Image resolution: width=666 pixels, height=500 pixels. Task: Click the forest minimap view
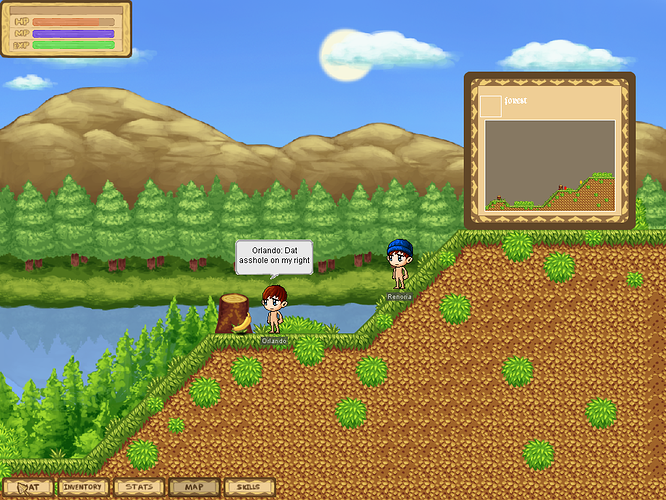[x=549, y=164]
